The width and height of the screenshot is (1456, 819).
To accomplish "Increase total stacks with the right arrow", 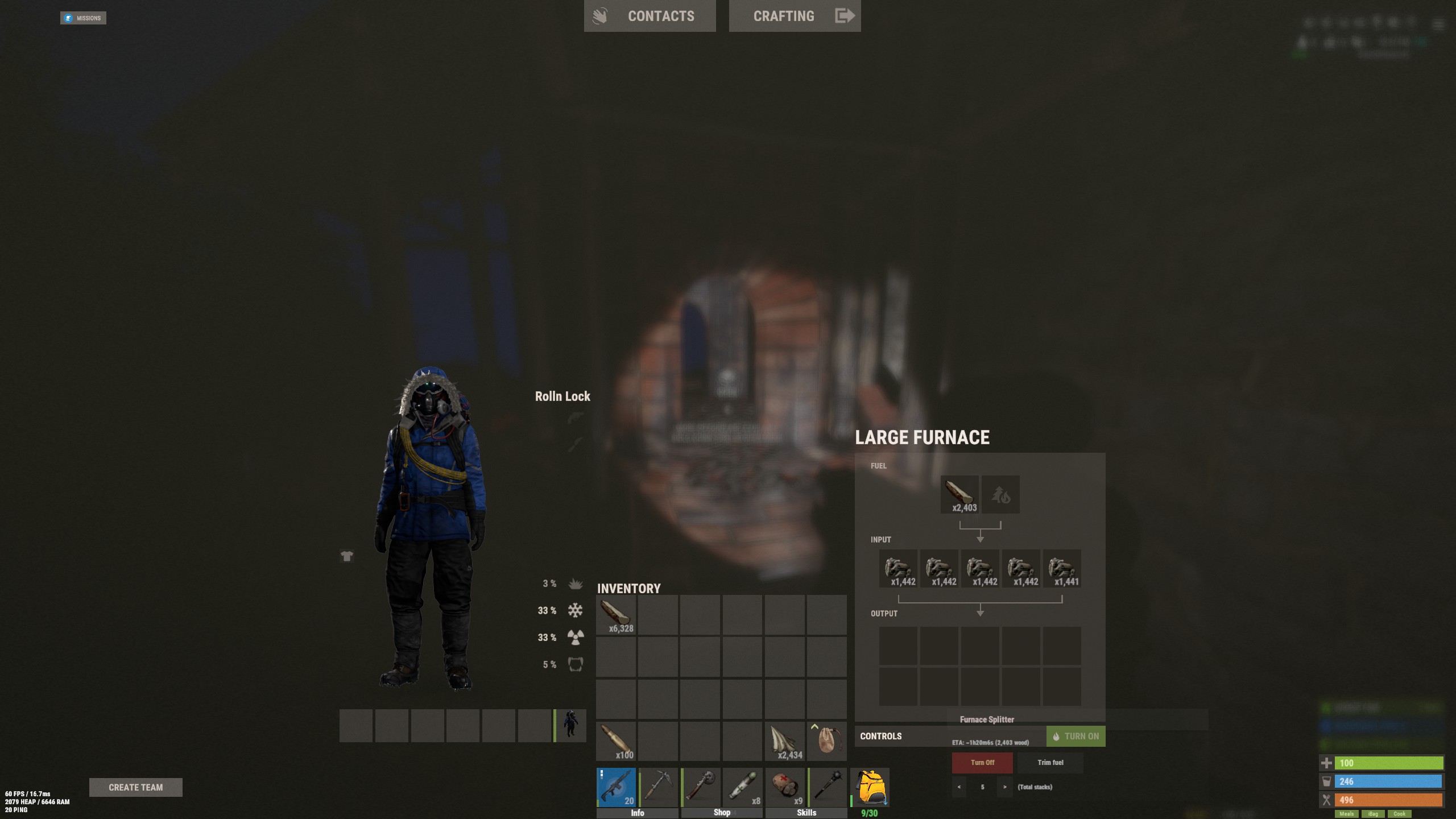I will pos(1006,787).
